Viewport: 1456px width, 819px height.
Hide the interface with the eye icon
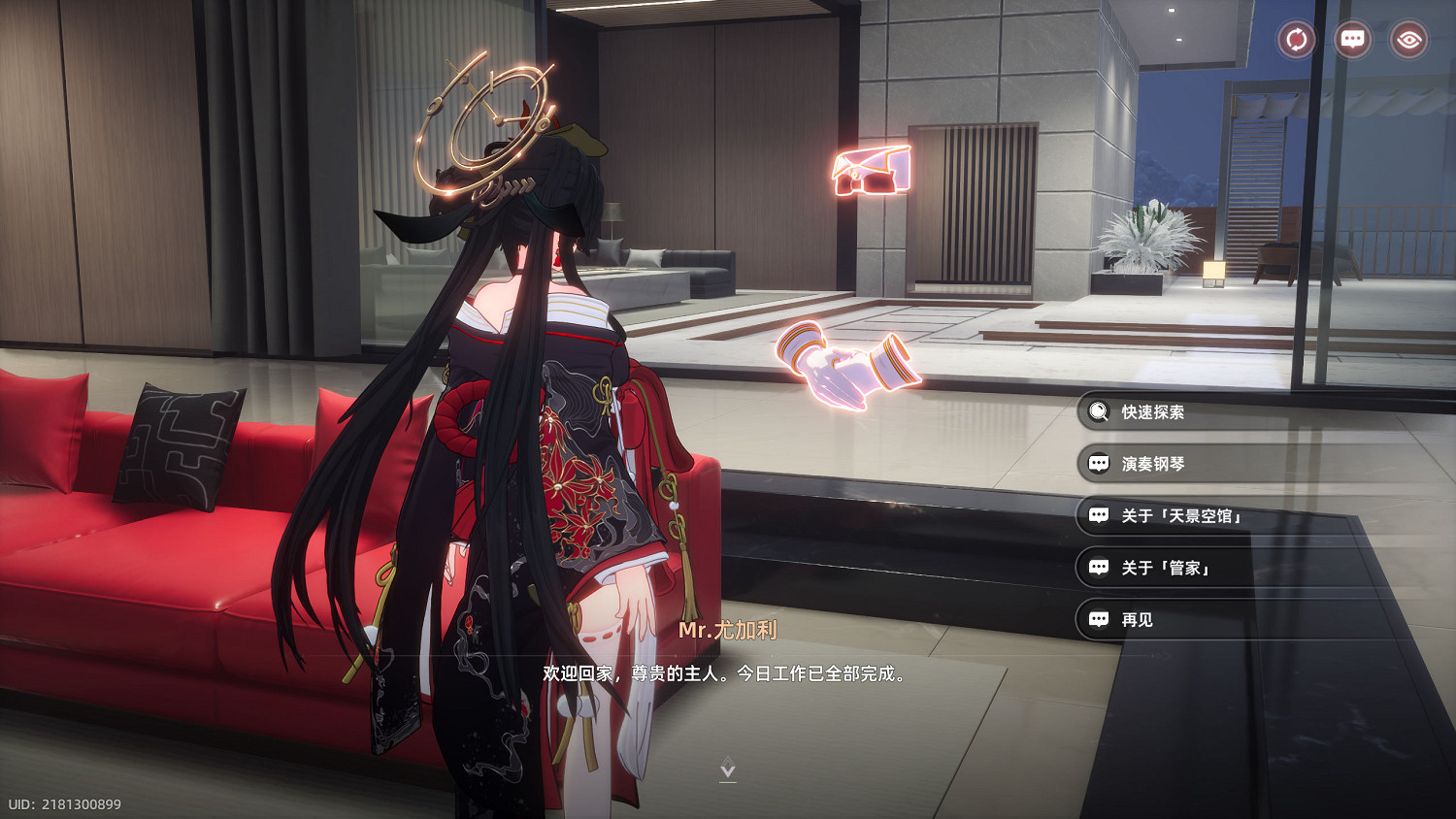click(1408, 40)
